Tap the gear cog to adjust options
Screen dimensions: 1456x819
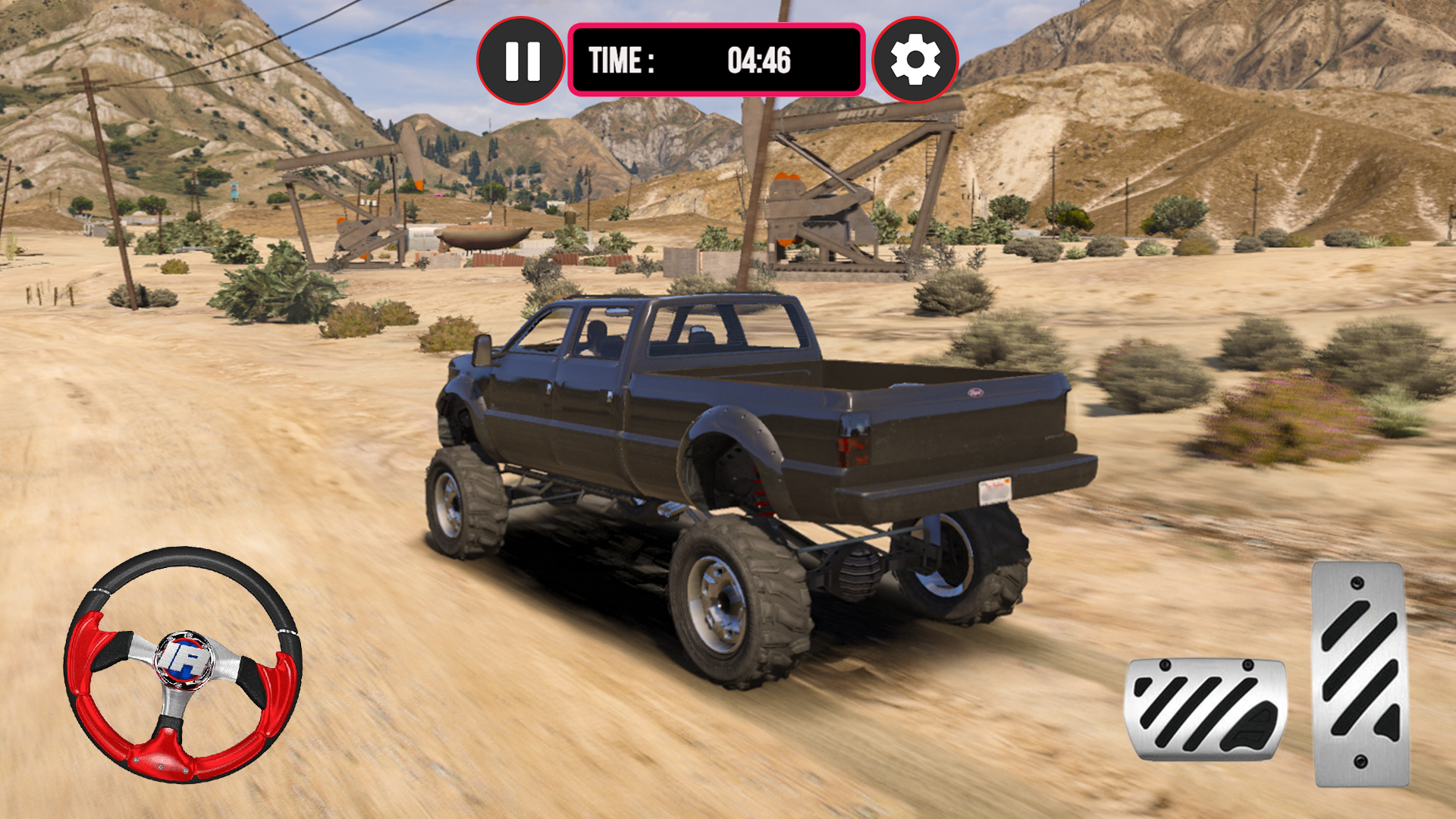pos(917,60)
